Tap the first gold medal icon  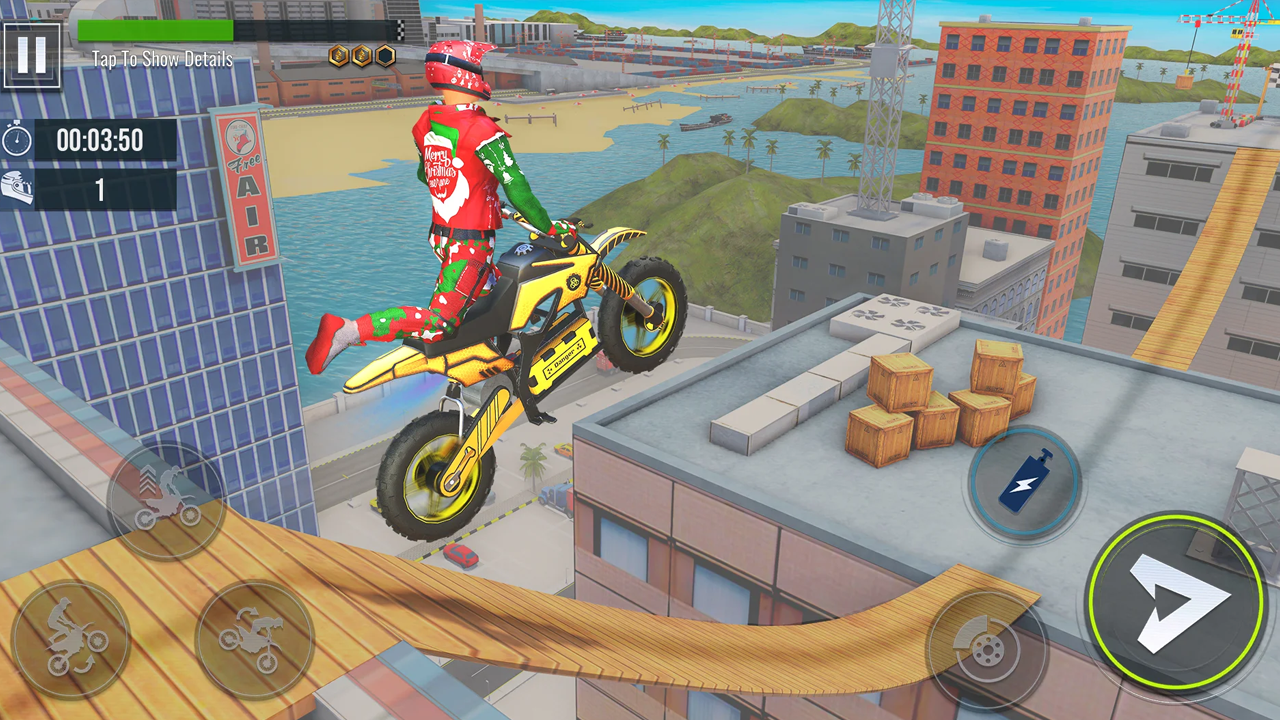[x=336, y=56]
